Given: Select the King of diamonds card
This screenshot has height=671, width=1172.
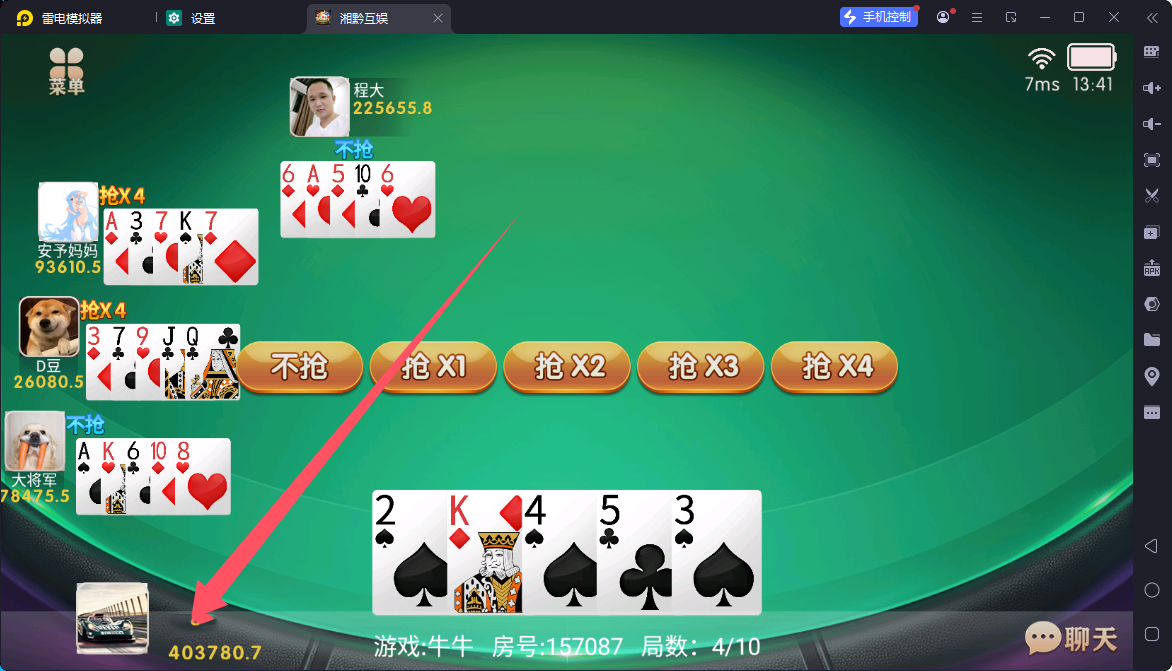Looking at the screenshot, I should pos(485,553).
